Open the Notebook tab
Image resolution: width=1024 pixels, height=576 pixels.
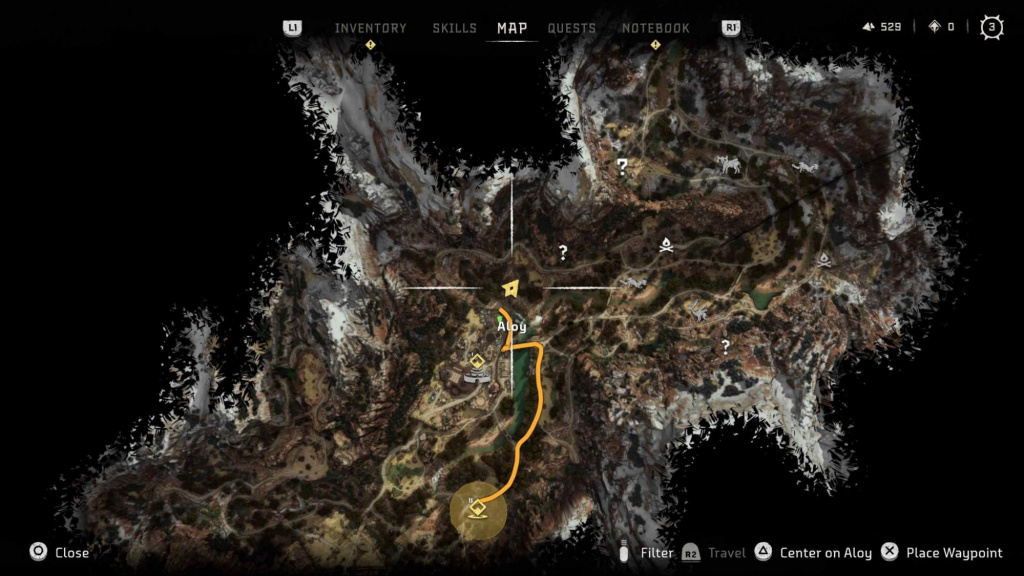tap(655, 28)
